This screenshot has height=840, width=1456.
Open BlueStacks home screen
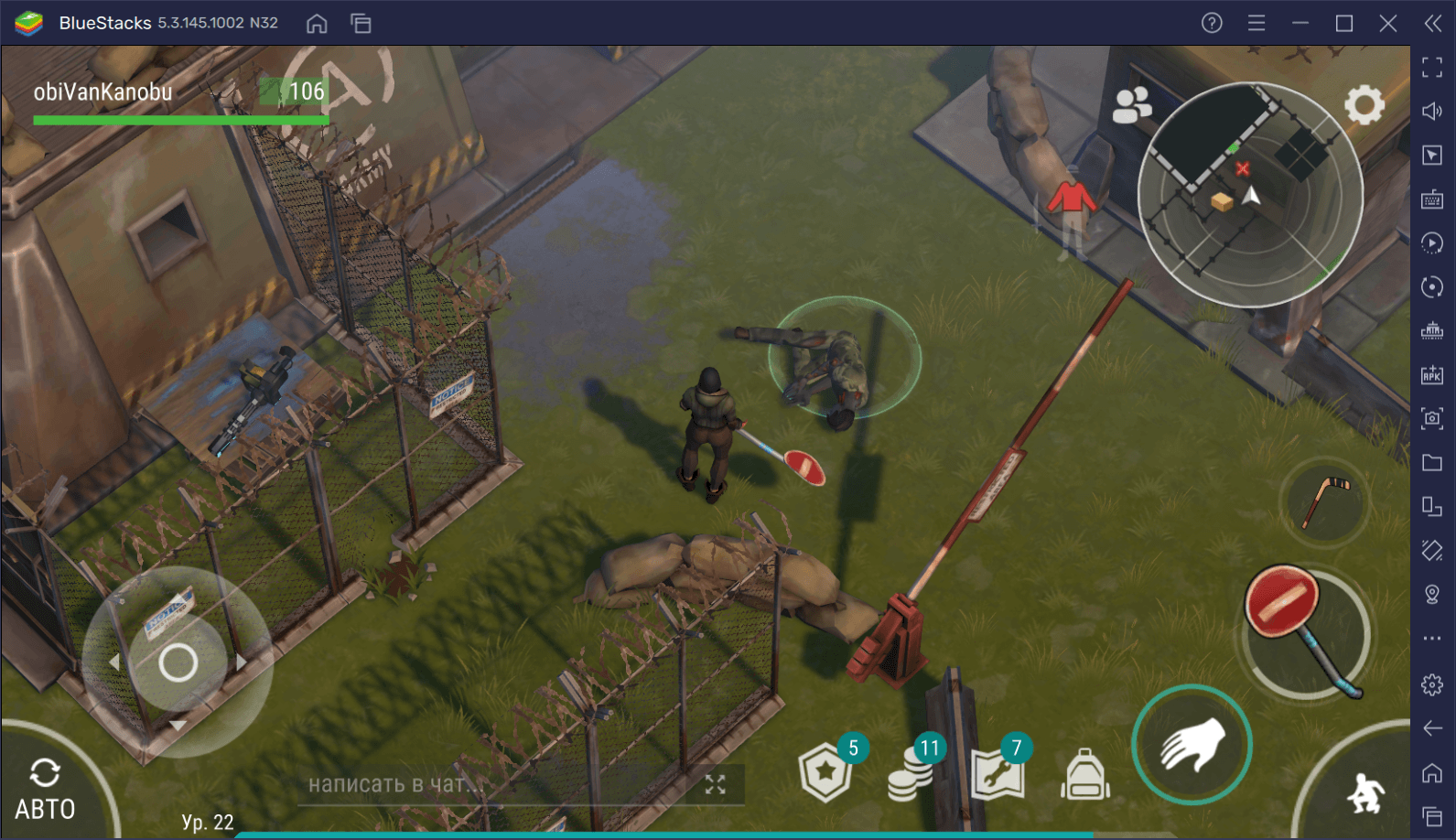point(317,24)
